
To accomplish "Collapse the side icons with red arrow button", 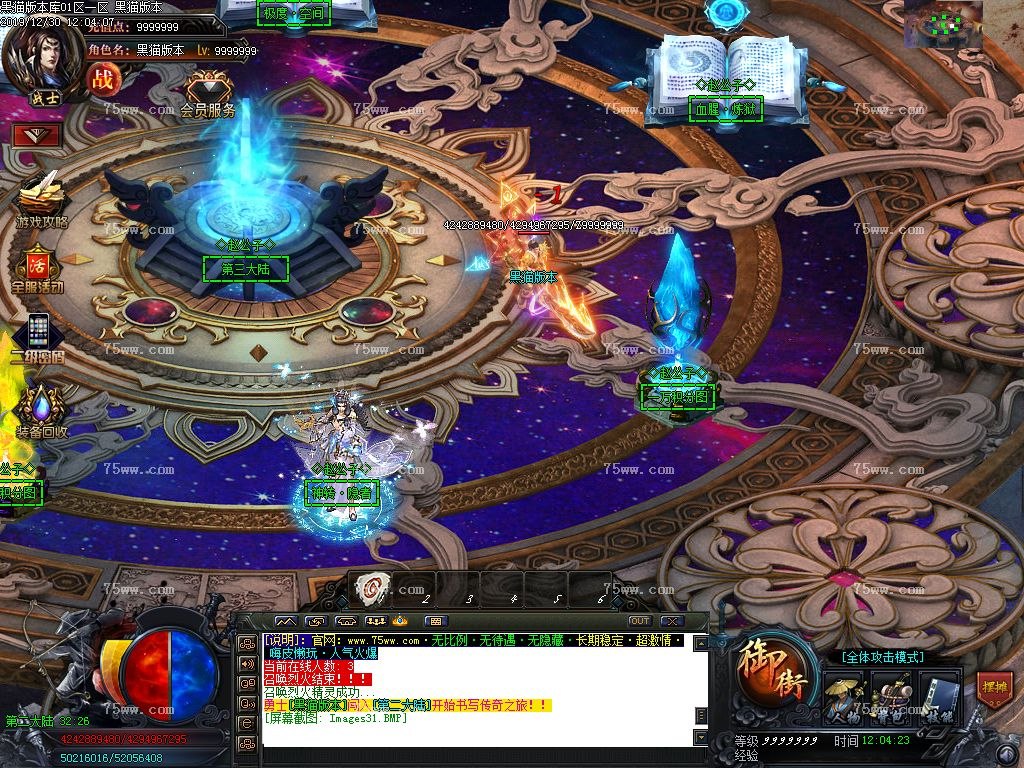I will click(x=37, y=134).
